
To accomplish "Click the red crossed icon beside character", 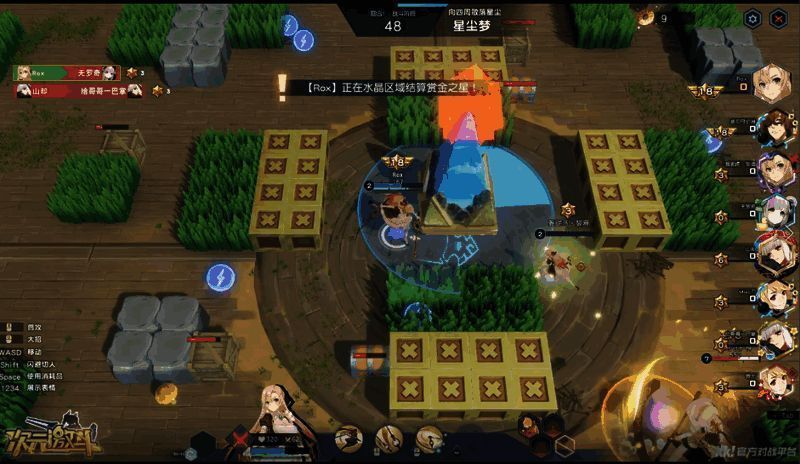I will point(240,437).
